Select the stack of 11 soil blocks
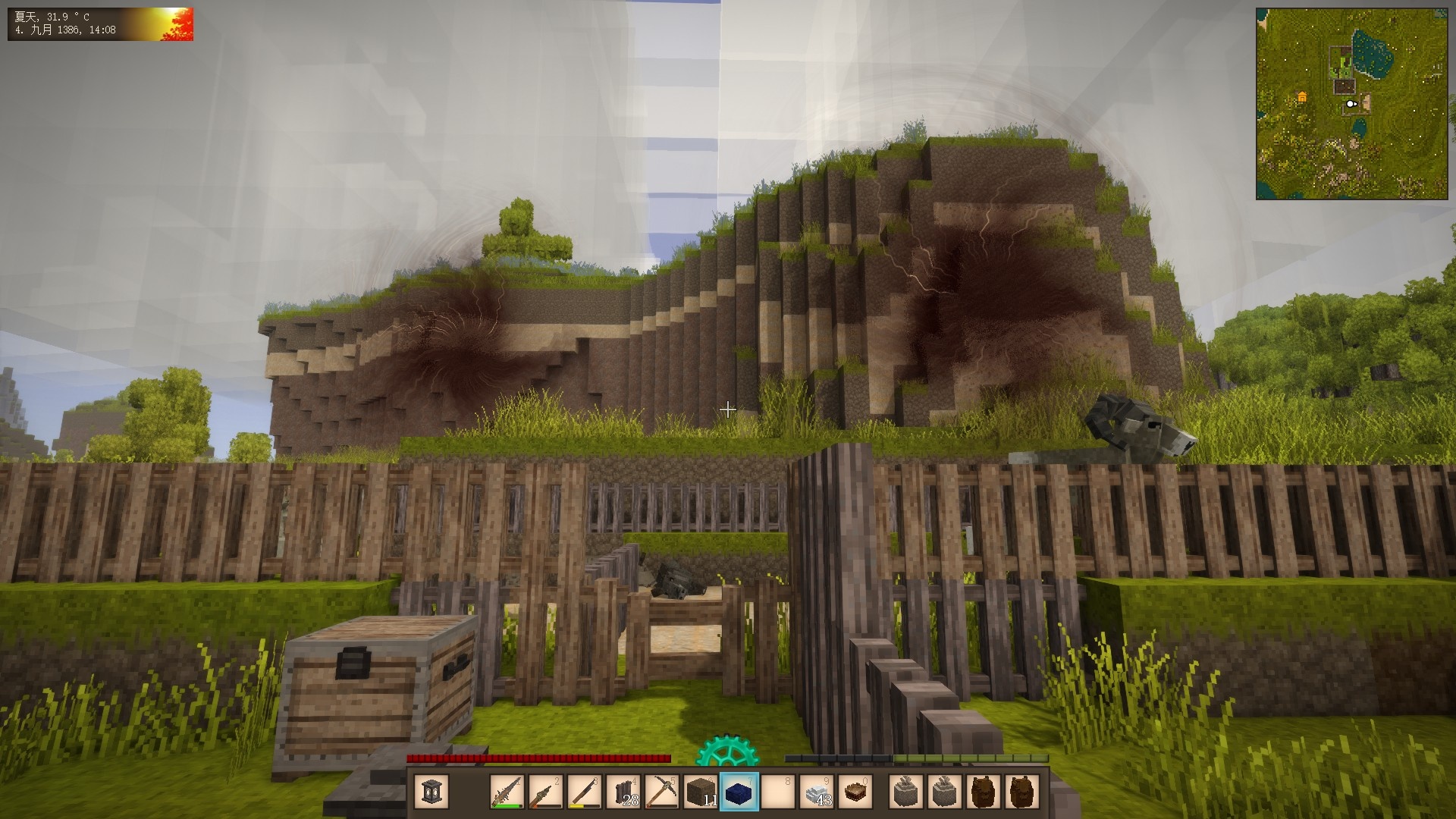The width and height of the screenshot is (1456, 819). click(x=701, y=792)
